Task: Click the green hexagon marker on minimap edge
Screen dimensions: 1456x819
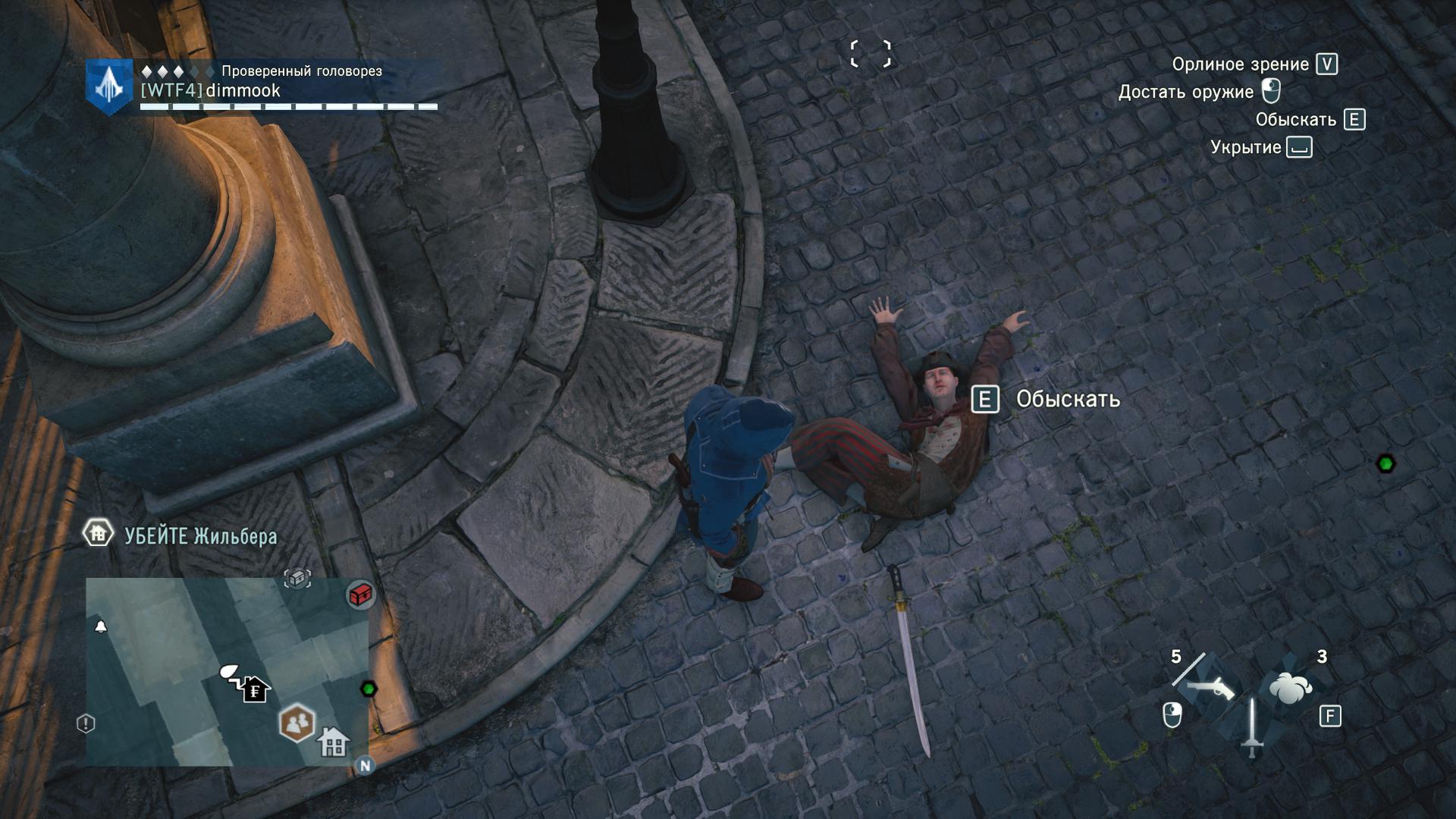Action: pos(369,689)
